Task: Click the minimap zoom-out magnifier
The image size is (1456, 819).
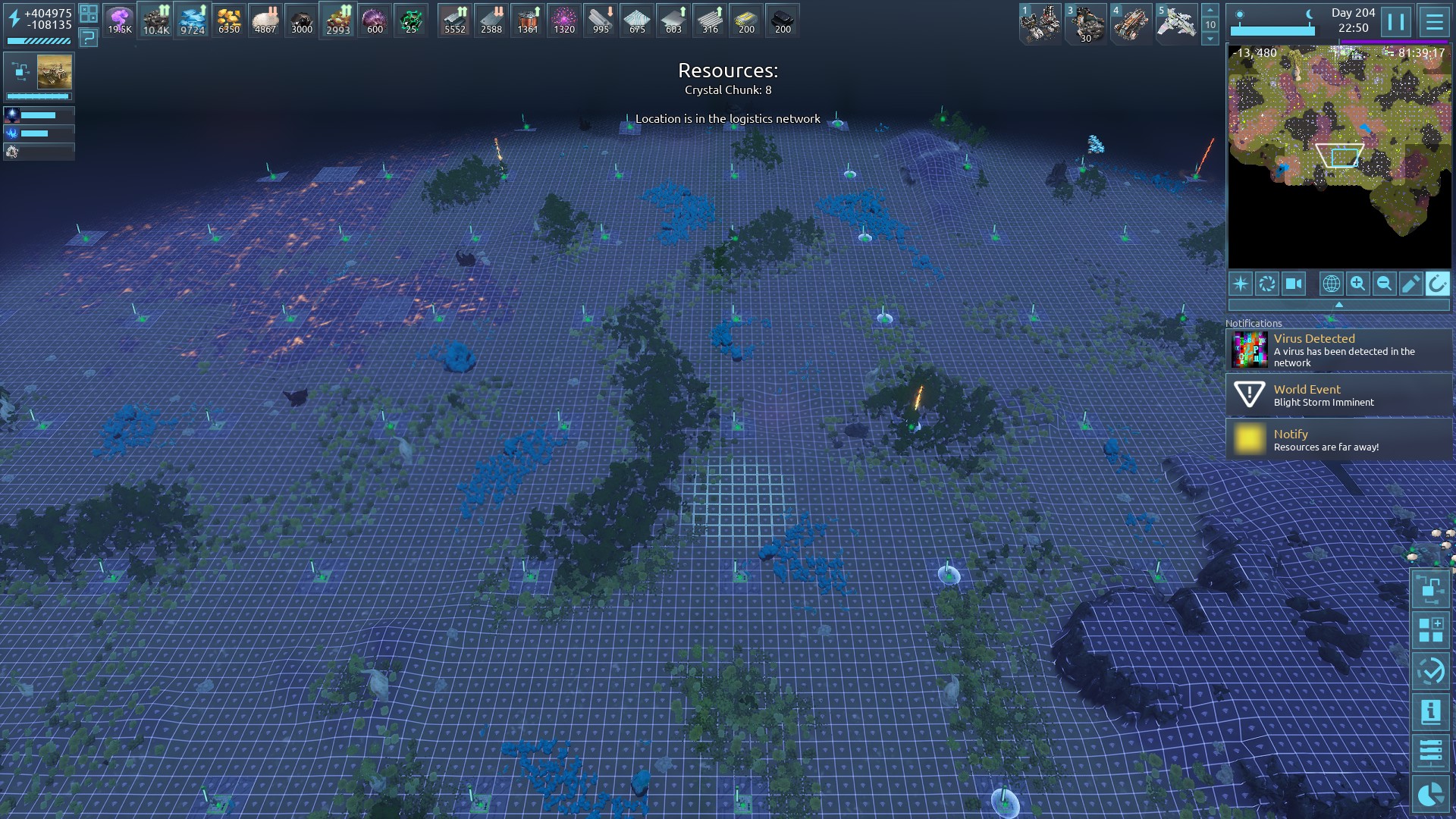Action: [1384, 284]
